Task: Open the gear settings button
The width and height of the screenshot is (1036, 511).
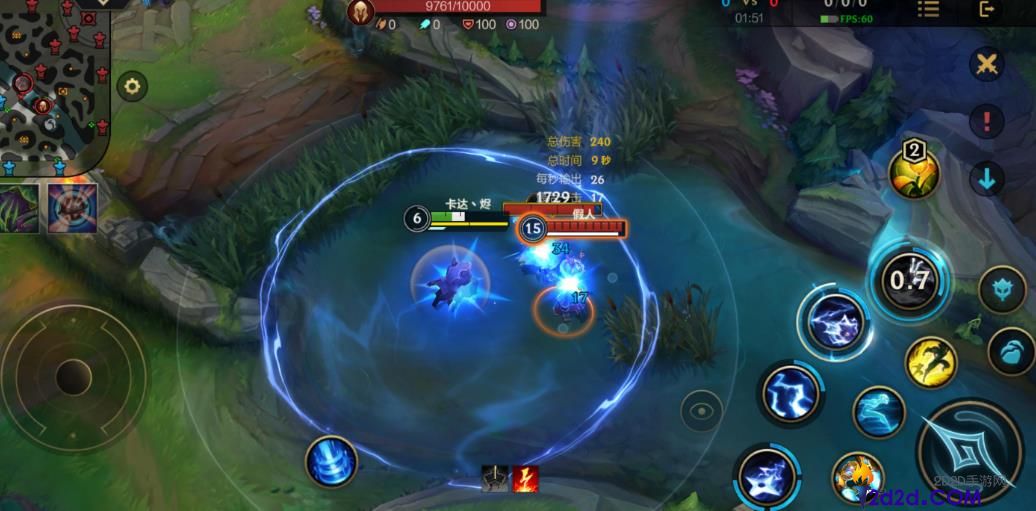Action: click(x=132, y=86)
